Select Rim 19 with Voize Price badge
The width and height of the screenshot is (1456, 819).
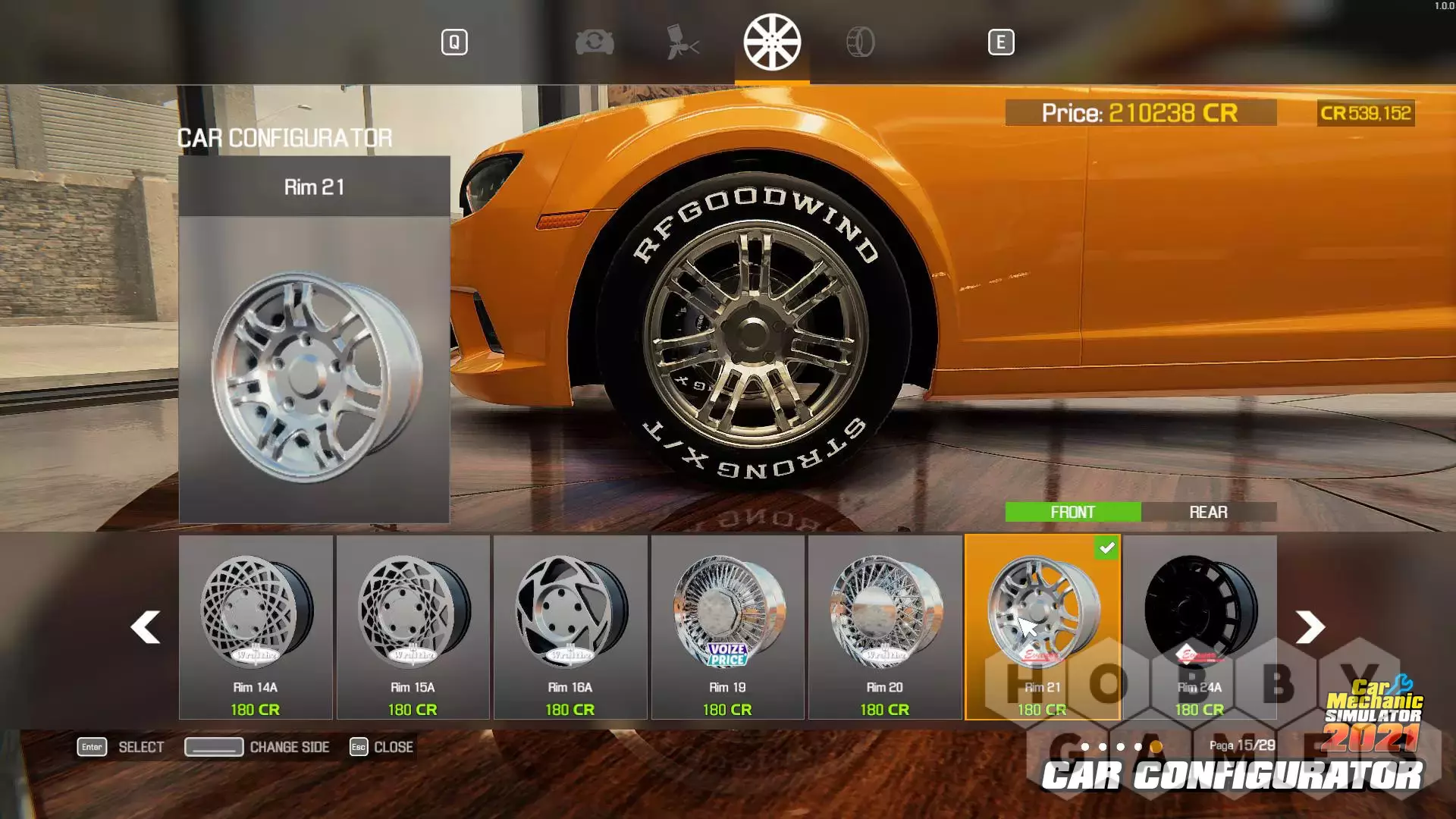tap(727, 626)
